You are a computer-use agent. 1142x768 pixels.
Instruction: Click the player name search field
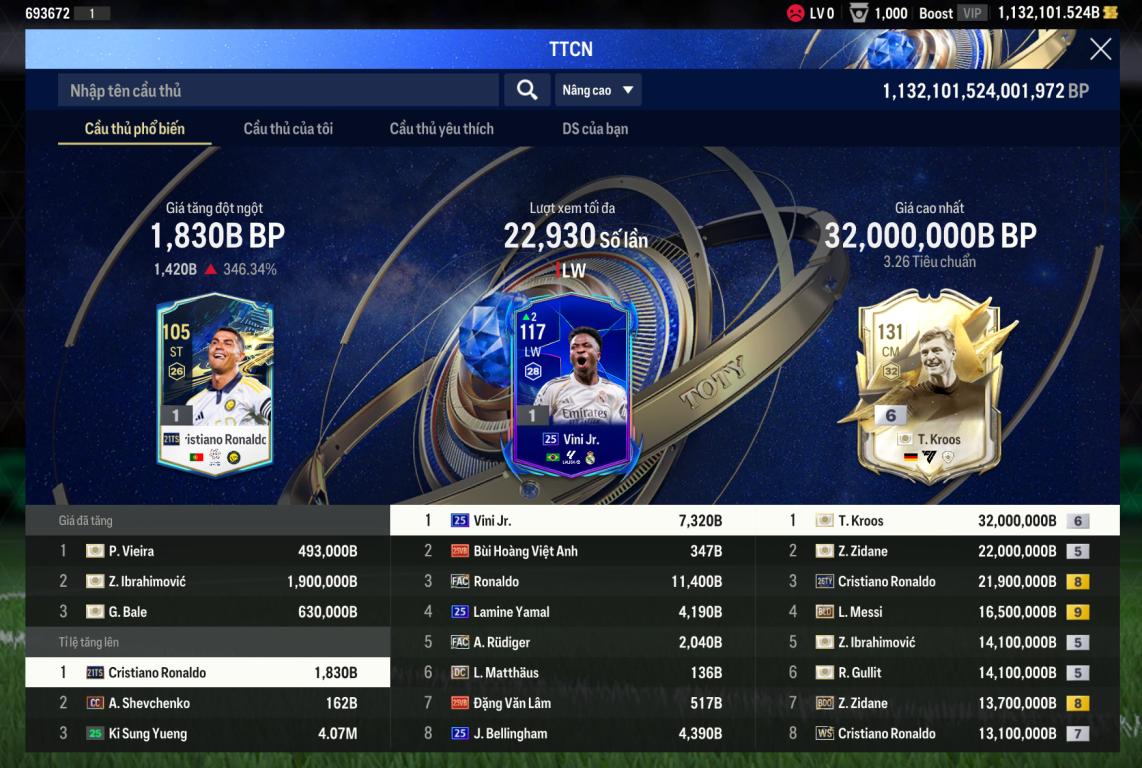tap(278, 90)
